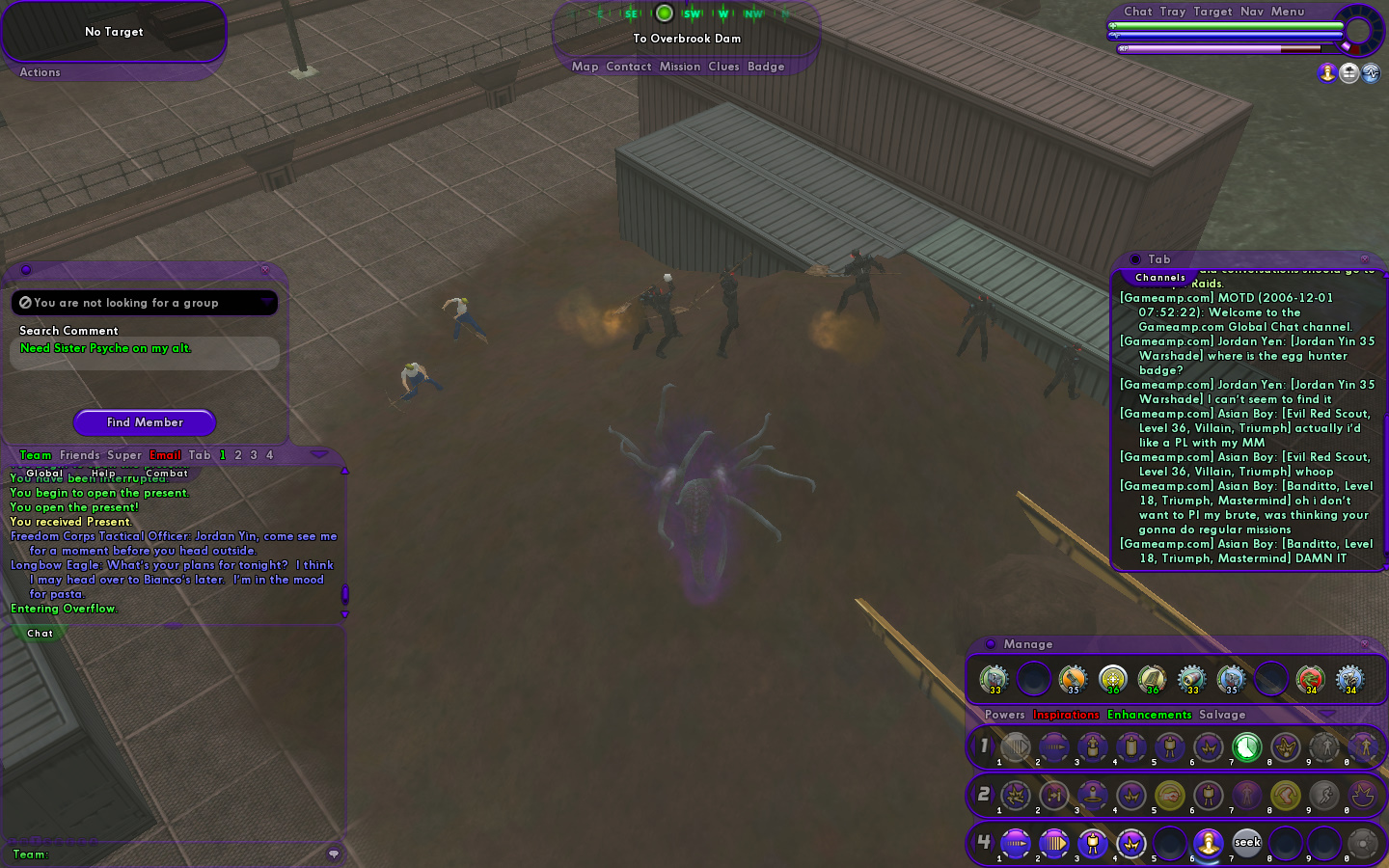Viewport: 1389px width, 868px height.
Task: Select the Help chat tab
Action: (x=103, y=474)
